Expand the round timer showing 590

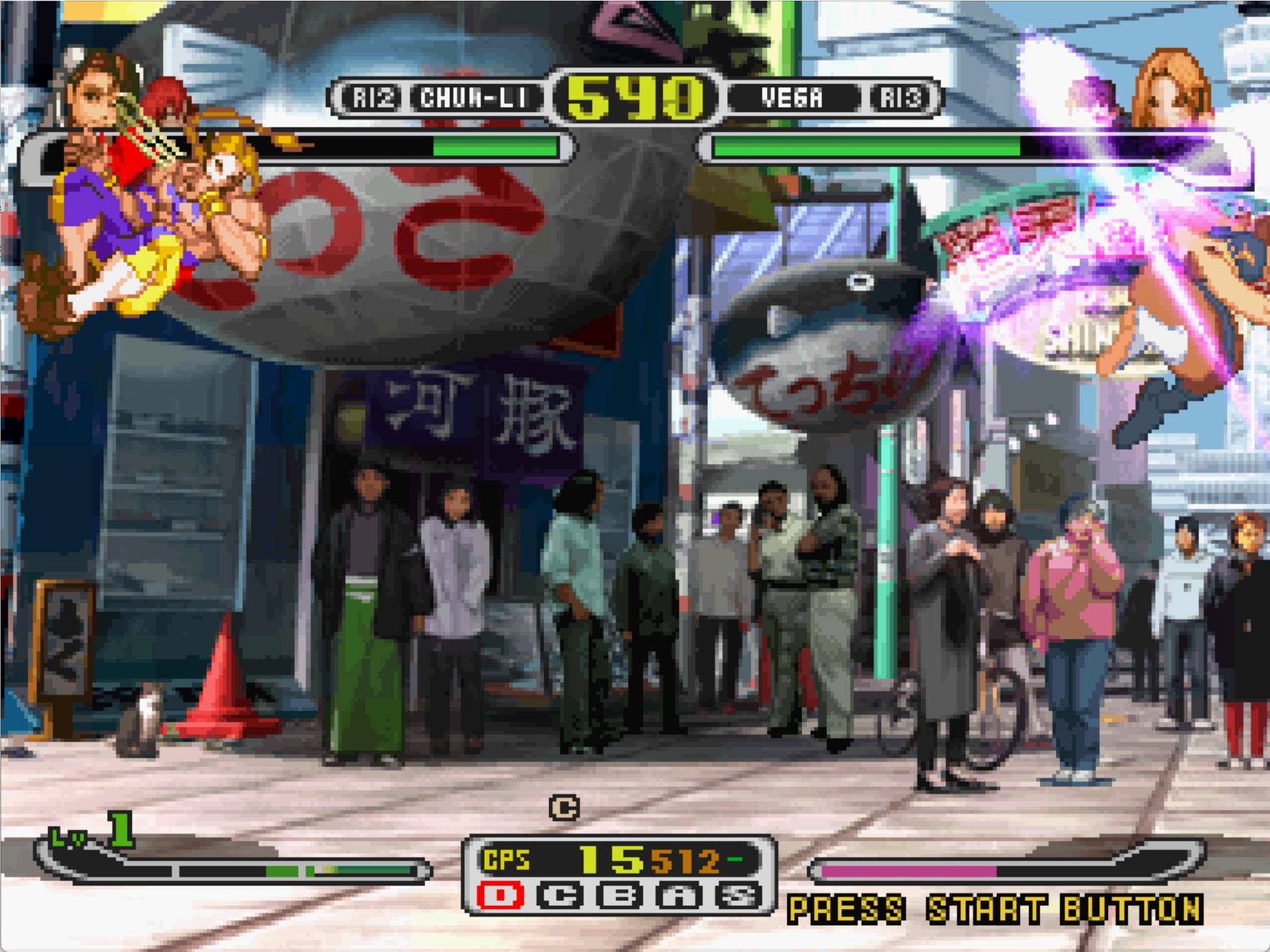click(x=629, y=98)
